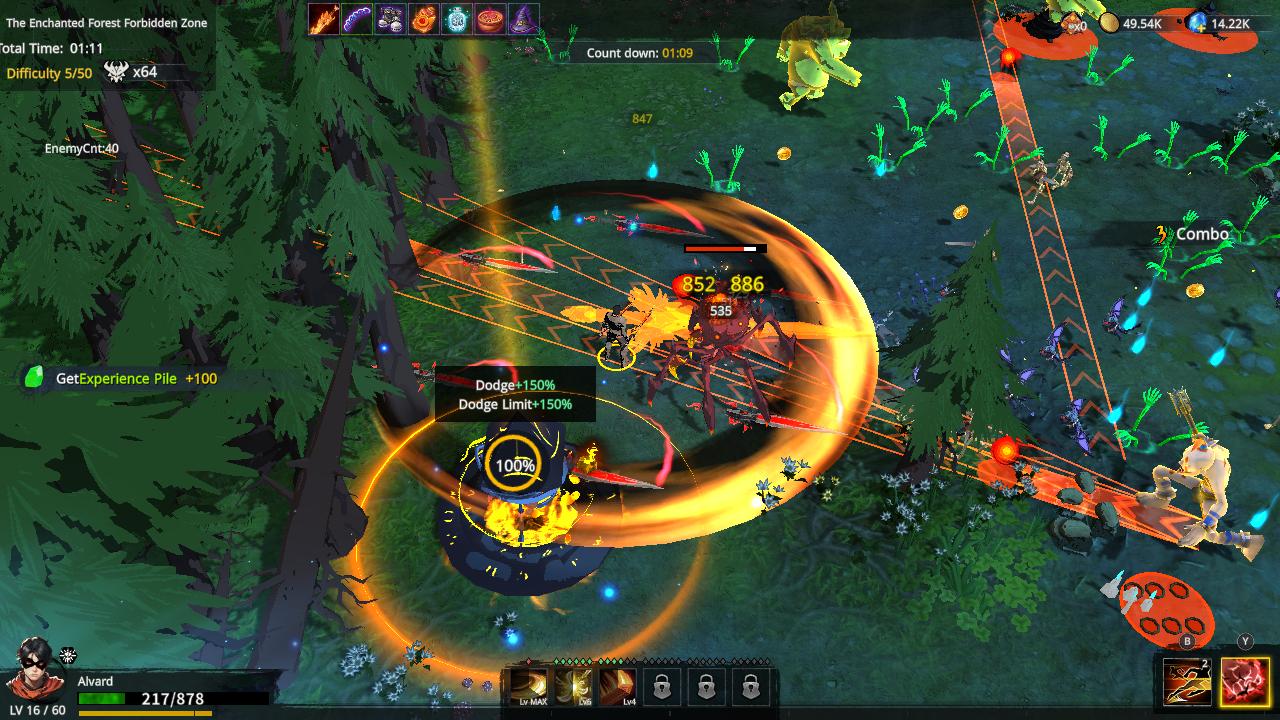Viewport: 1280px width, 720px height.
Task: Click the middle locked skill slot
Action: point(705,685)
